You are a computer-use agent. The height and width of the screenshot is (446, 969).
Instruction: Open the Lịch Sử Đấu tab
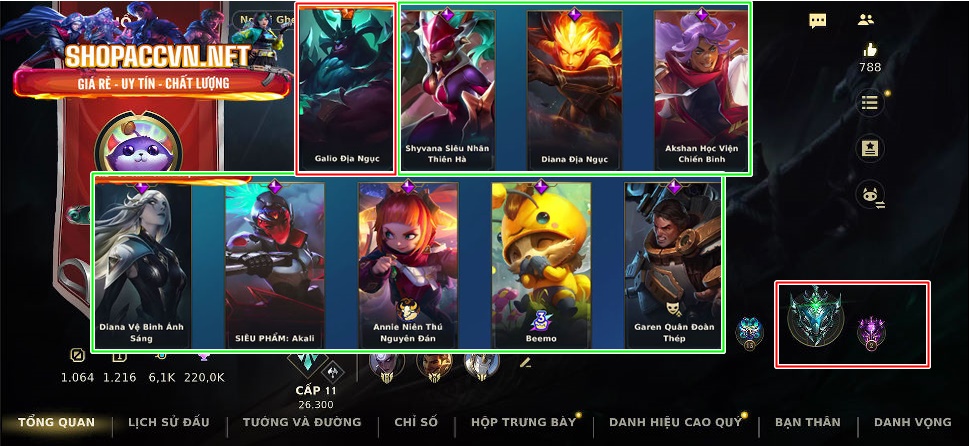point(170,422)
